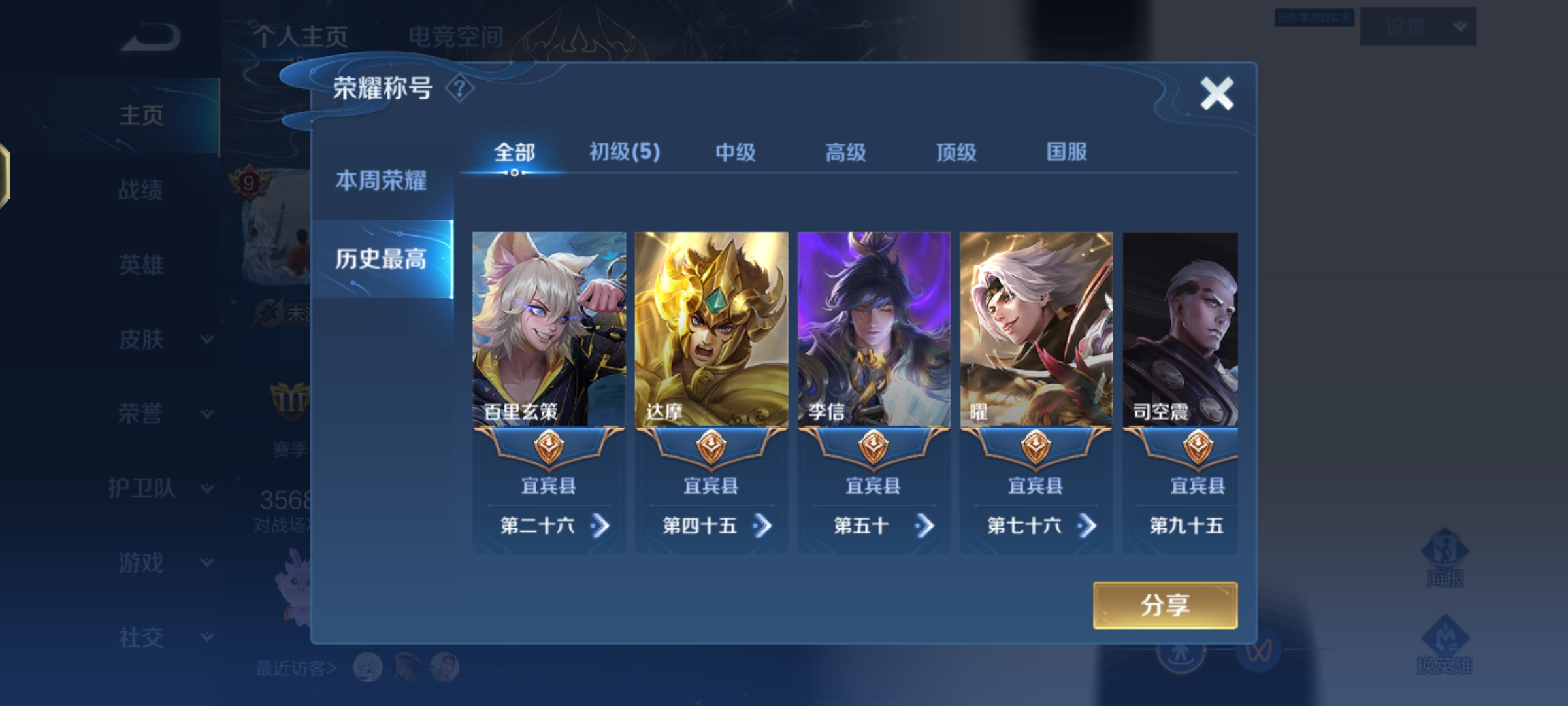The height and width of the screenshot is (706, 1568).
Task: Select the 国服 tab
Action: pyautogui.click(x=1066, y=152)
